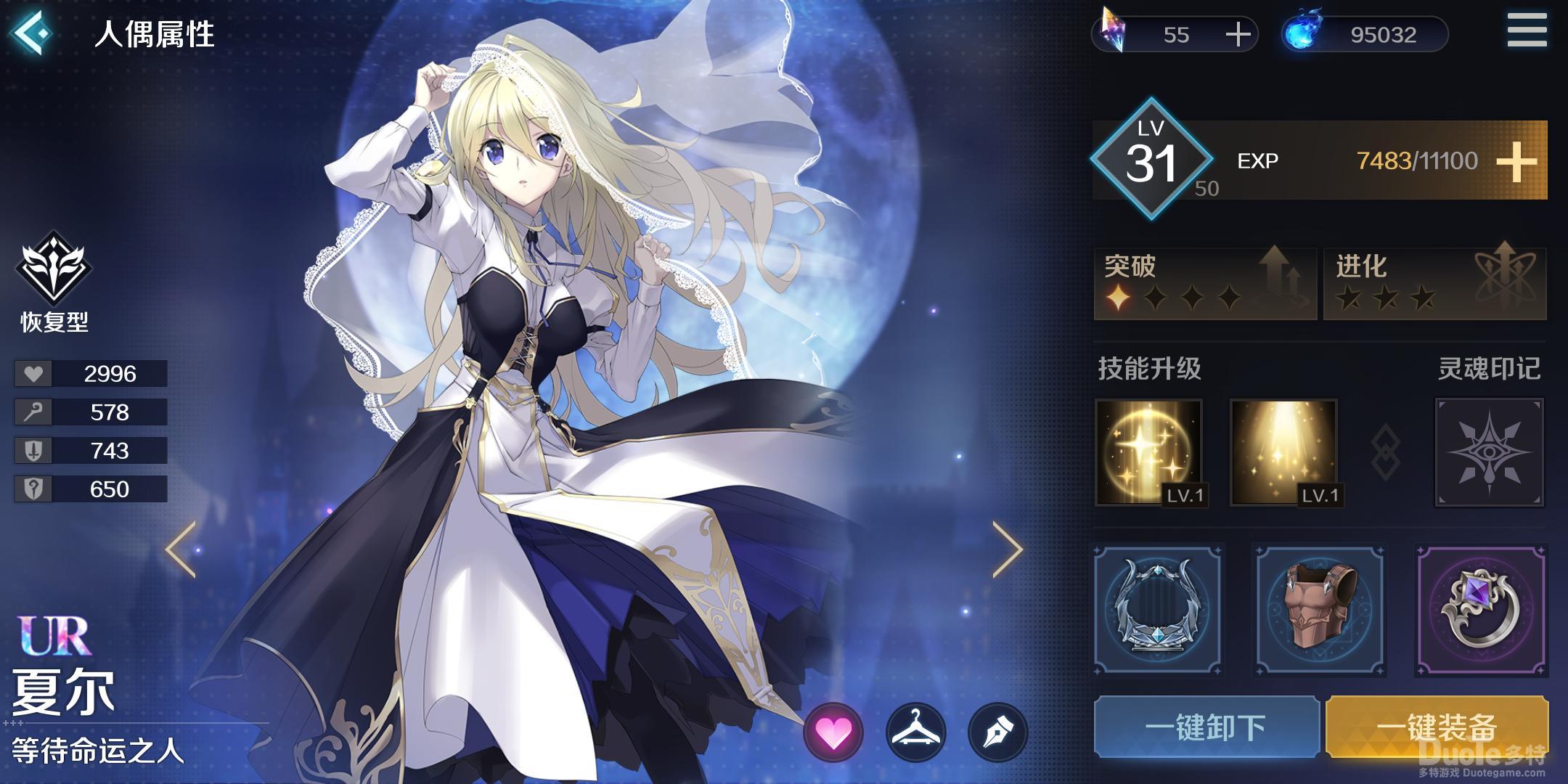Viewport: 1568px width, 784px height.
Task: Go back using the top-left arrow
Action: [32, 32]
